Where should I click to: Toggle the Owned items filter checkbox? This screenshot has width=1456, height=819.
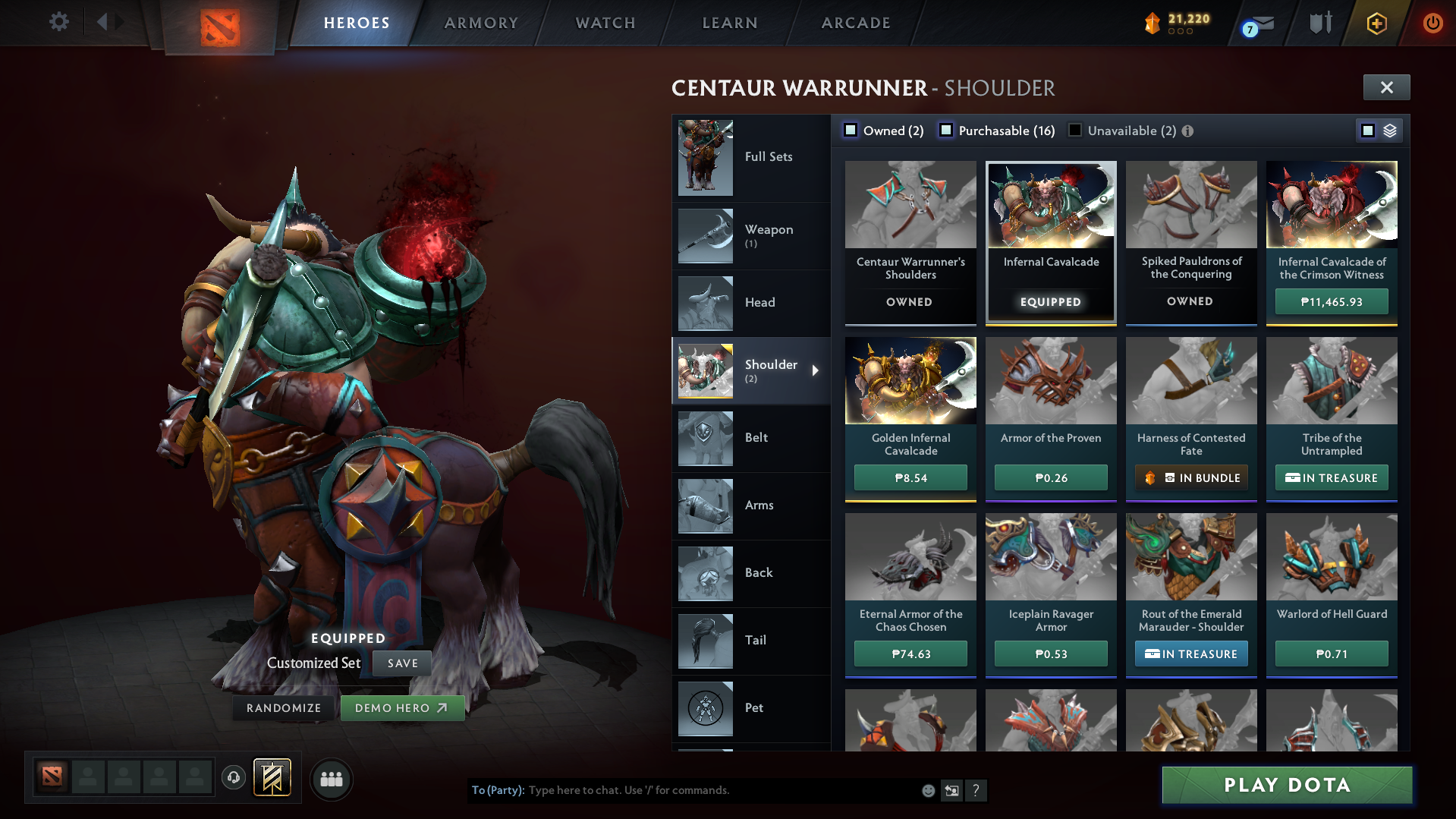[x=851, y=131]
